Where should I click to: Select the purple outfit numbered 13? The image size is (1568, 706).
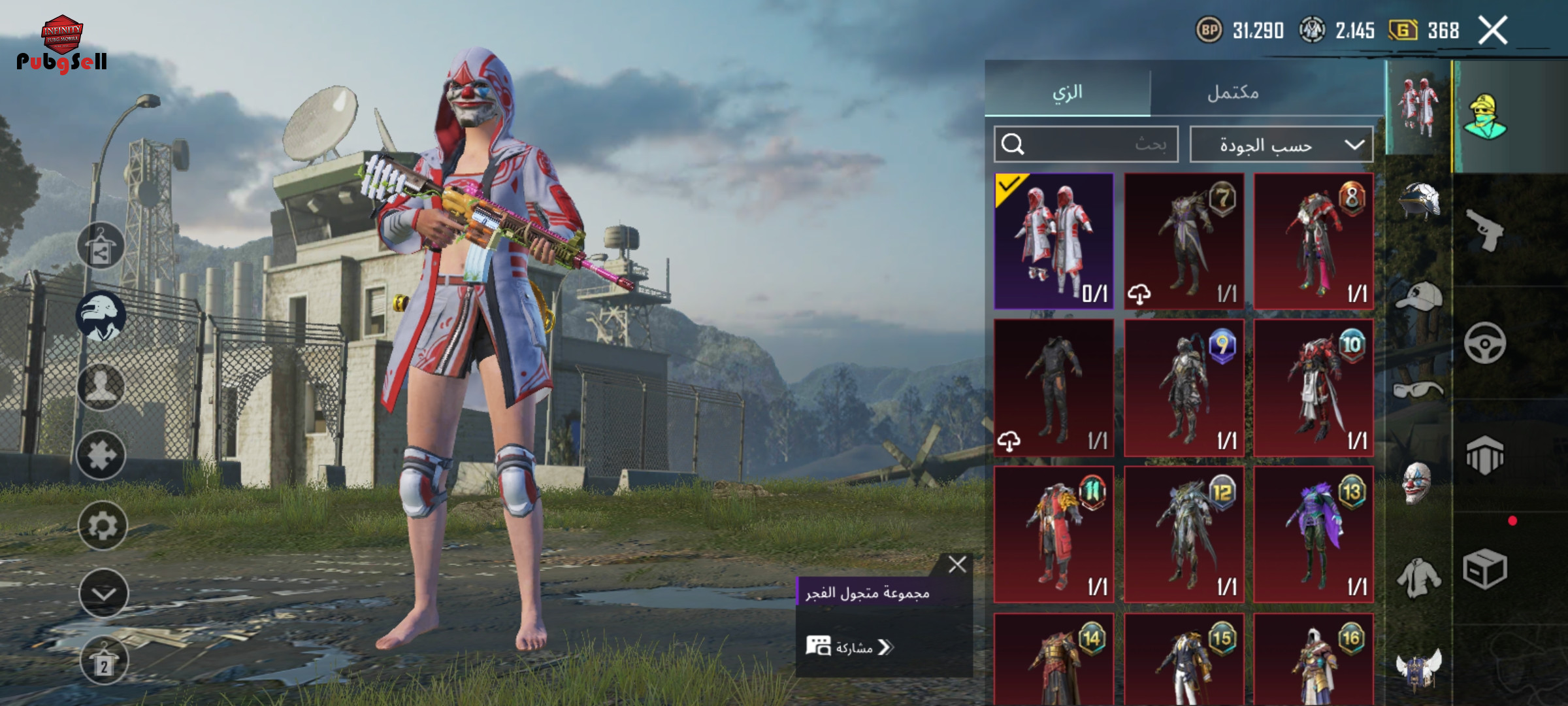pyautogui.click(x=1313, y=534)
